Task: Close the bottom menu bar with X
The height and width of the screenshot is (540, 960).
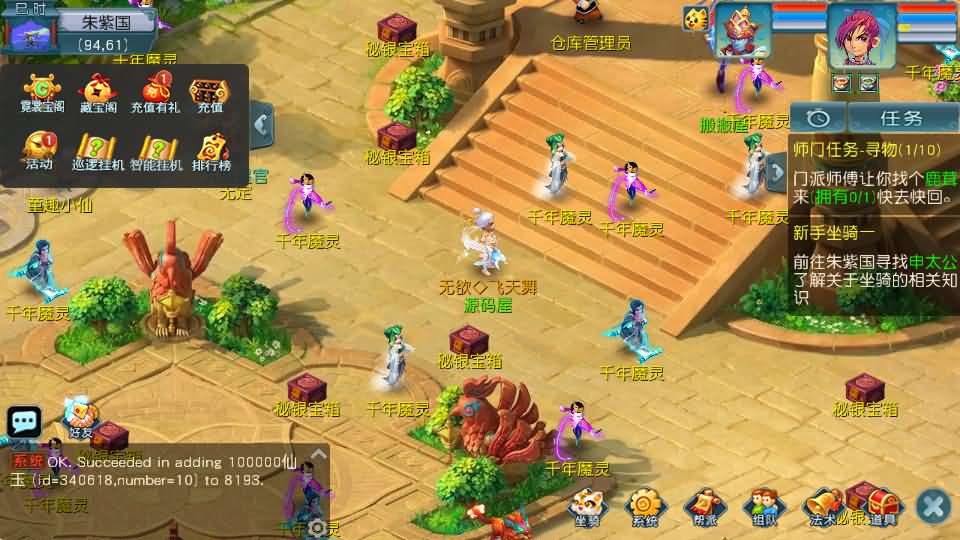Action: 933,506
